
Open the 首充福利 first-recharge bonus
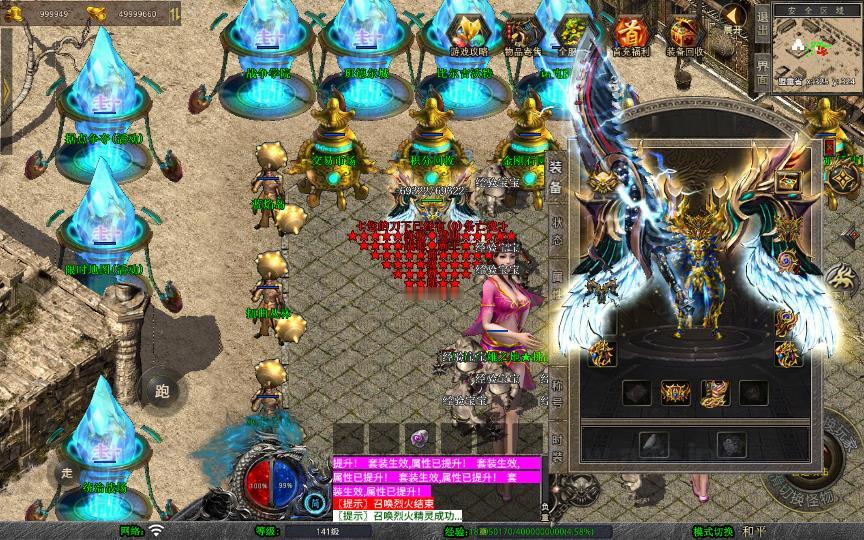[630, 36]
